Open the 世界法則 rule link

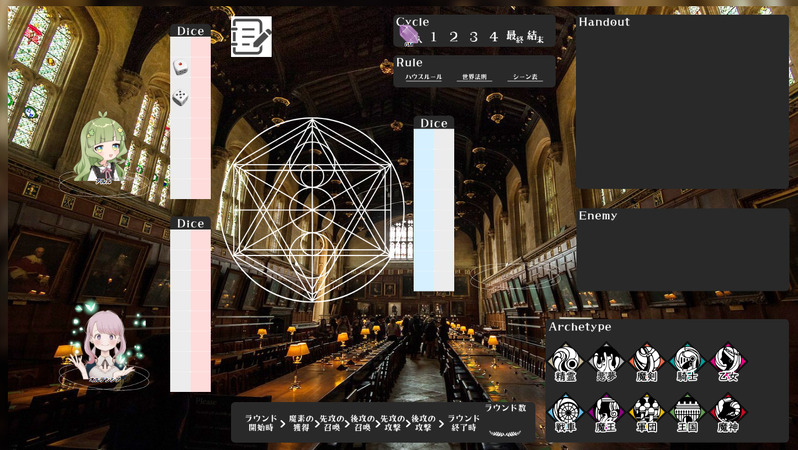pyautogui.click(x=474, y=77)
